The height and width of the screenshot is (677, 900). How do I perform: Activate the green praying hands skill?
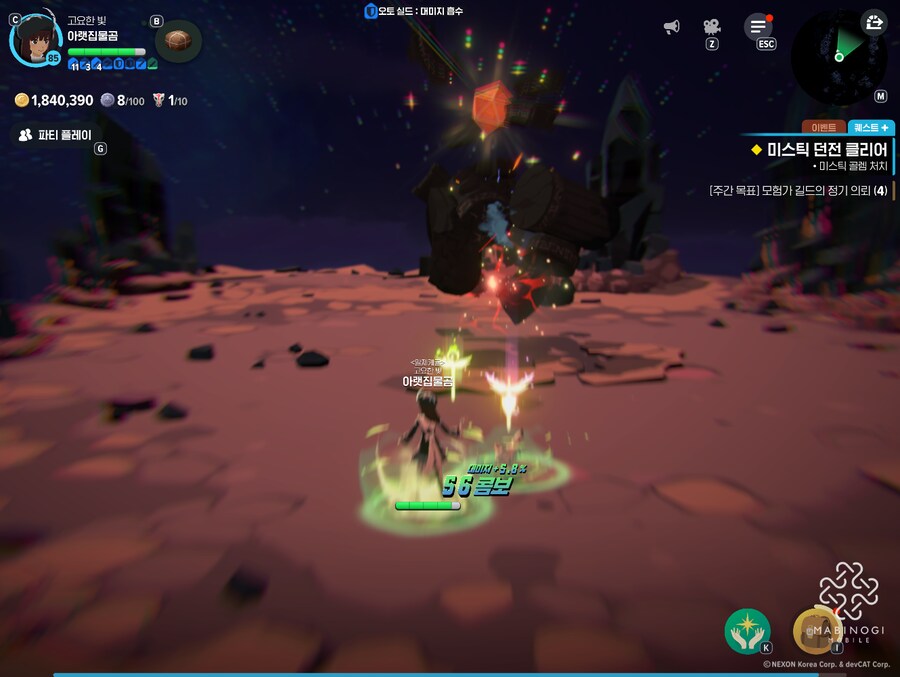coord(747,631)
